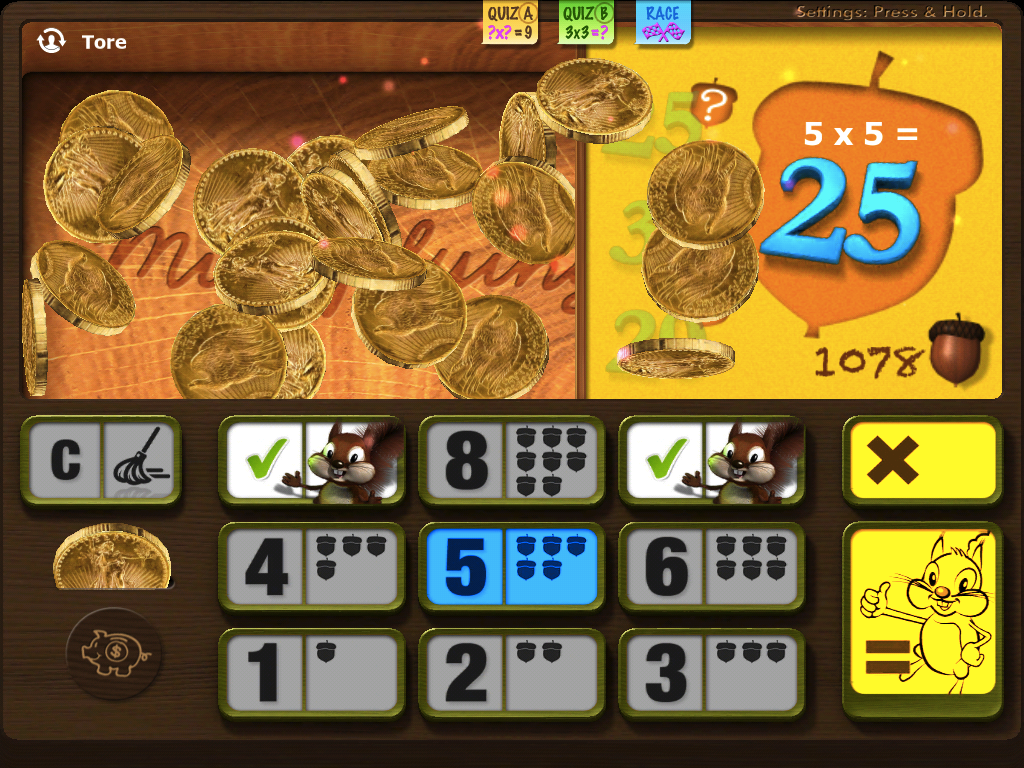
Task: Switch to Quiz B mode
Action: [x=587, y=22]
